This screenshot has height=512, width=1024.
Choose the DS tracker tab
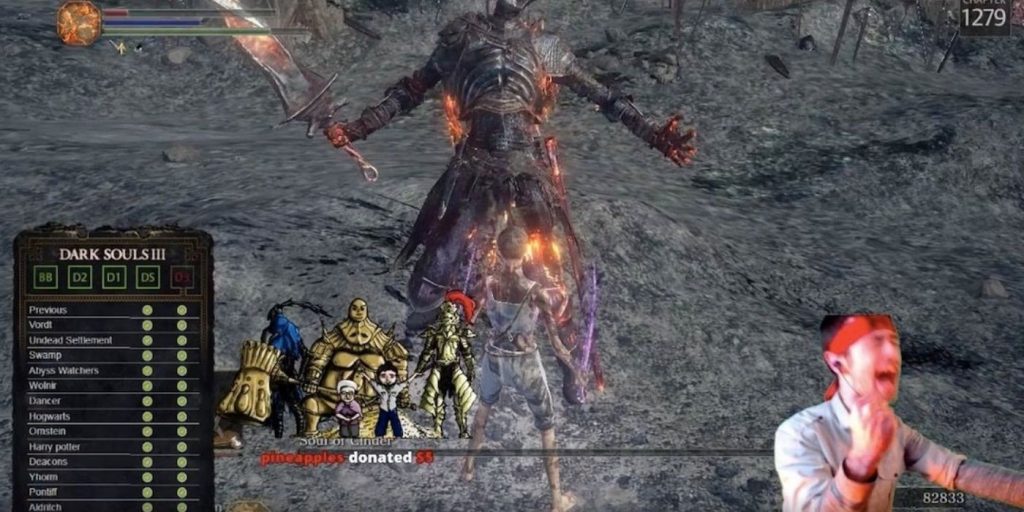tap(148, 276)
